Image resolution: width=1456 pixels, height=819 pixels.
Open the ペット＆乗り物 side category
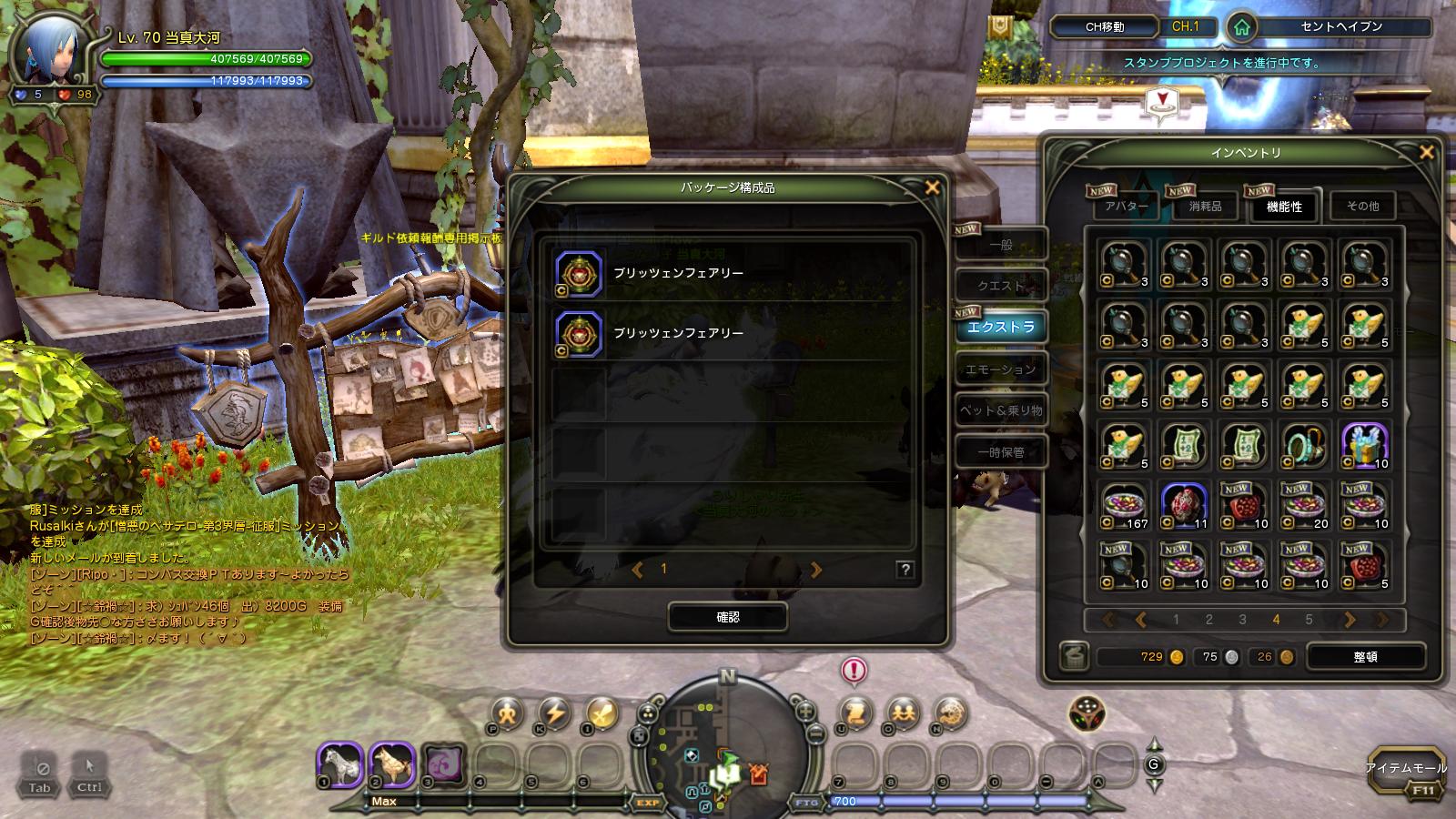pyautogui.click(x=1000, y=410)
